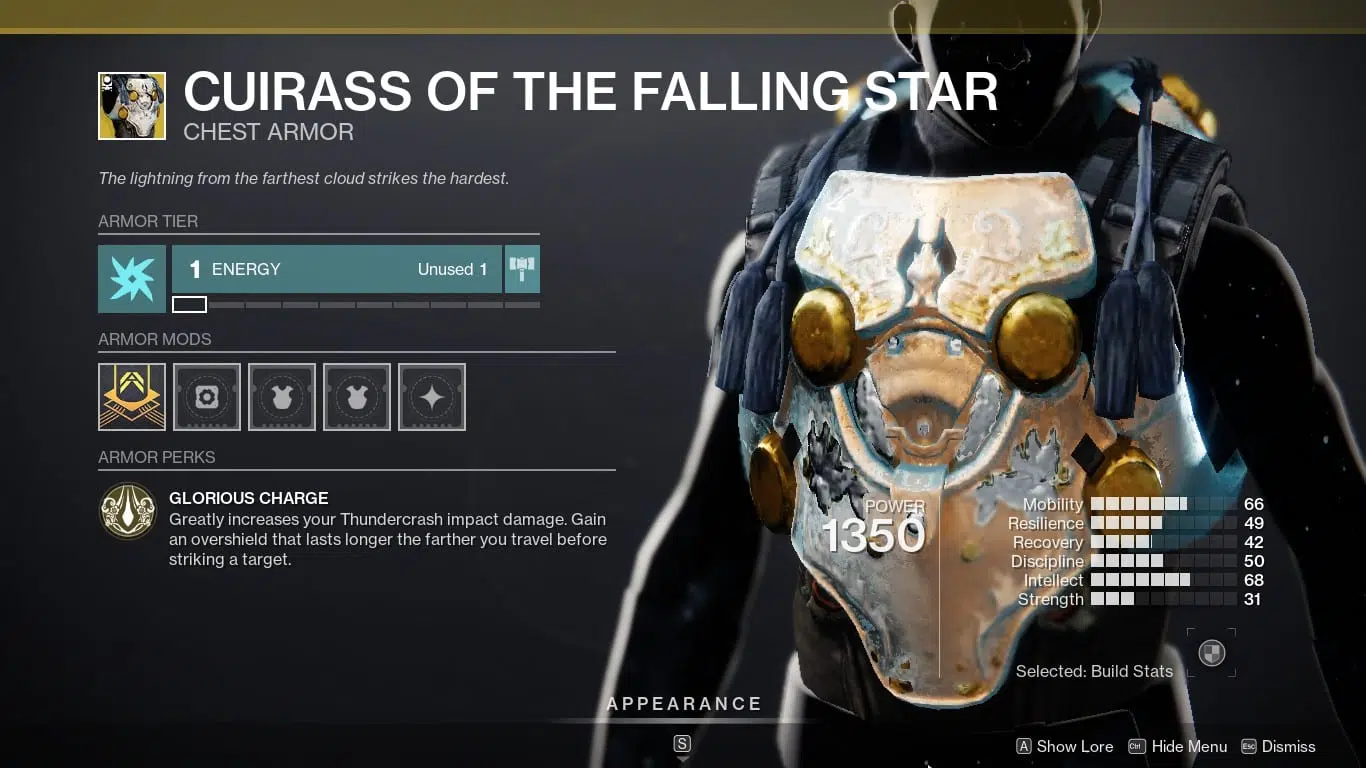Toggle the Build Stats selector icon
This screenshot has height=768, width=1366.
[1211, 654]
